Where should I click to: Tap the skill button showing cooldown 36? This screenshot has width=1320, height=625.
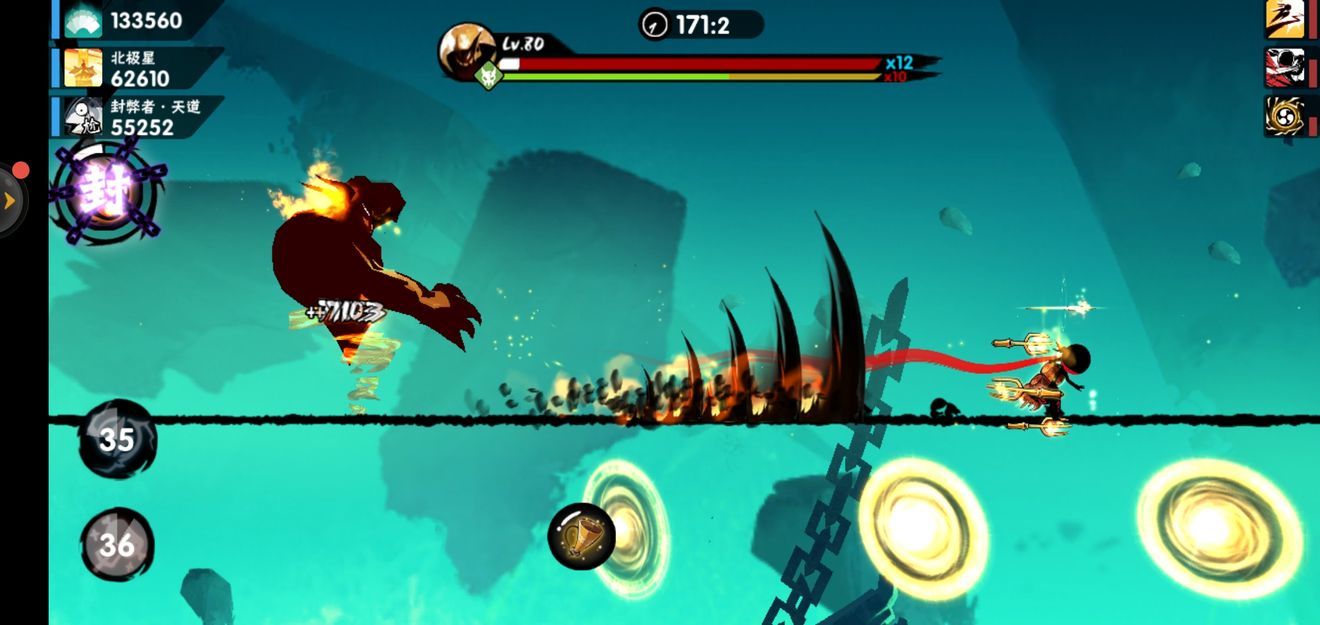[117, 544]
